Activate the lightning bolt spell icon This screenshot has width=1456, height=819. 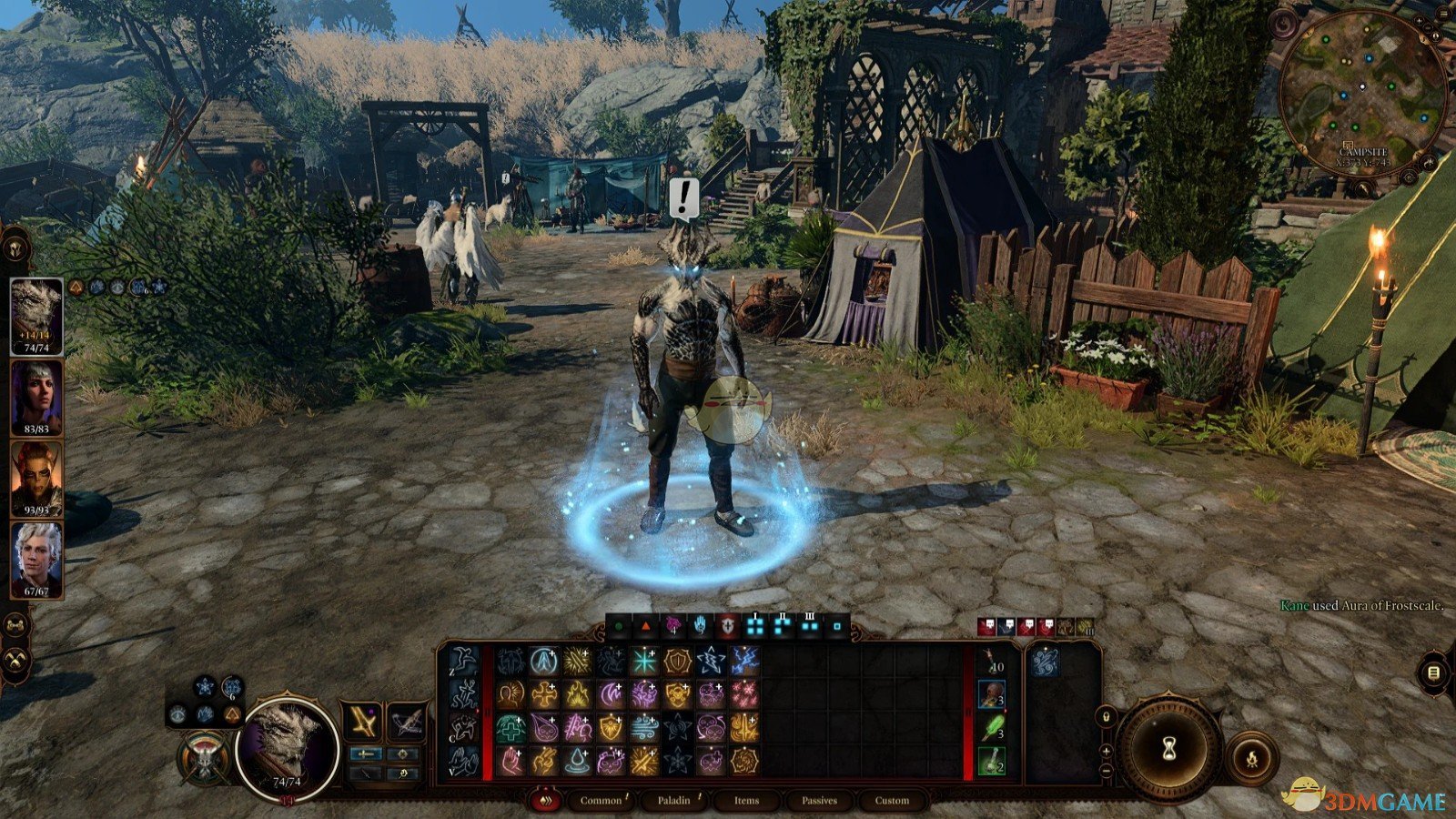point(745,662)
